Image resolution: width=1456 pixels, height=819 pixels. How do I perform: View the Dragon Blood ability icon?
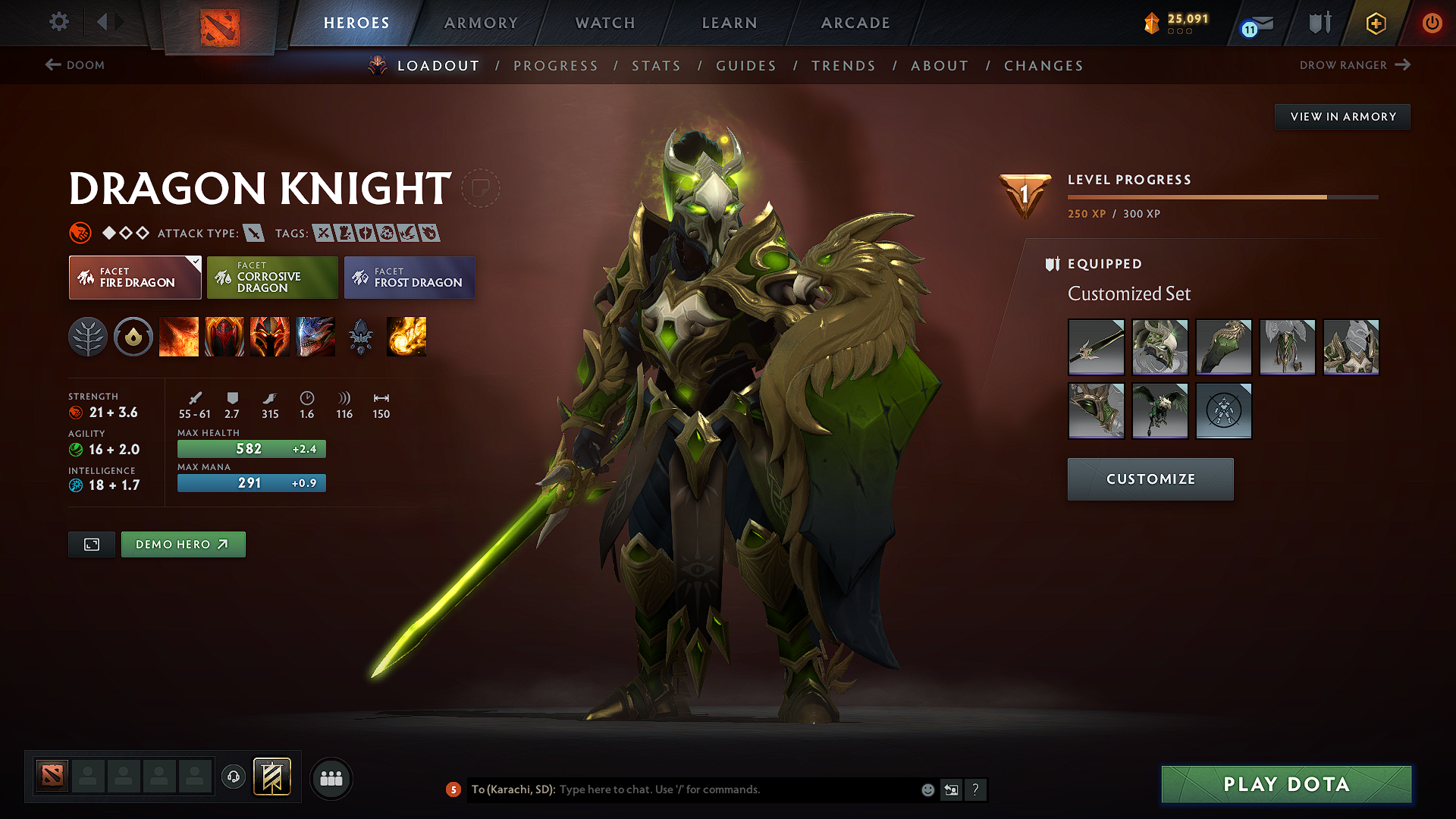(x=270, y=337)
